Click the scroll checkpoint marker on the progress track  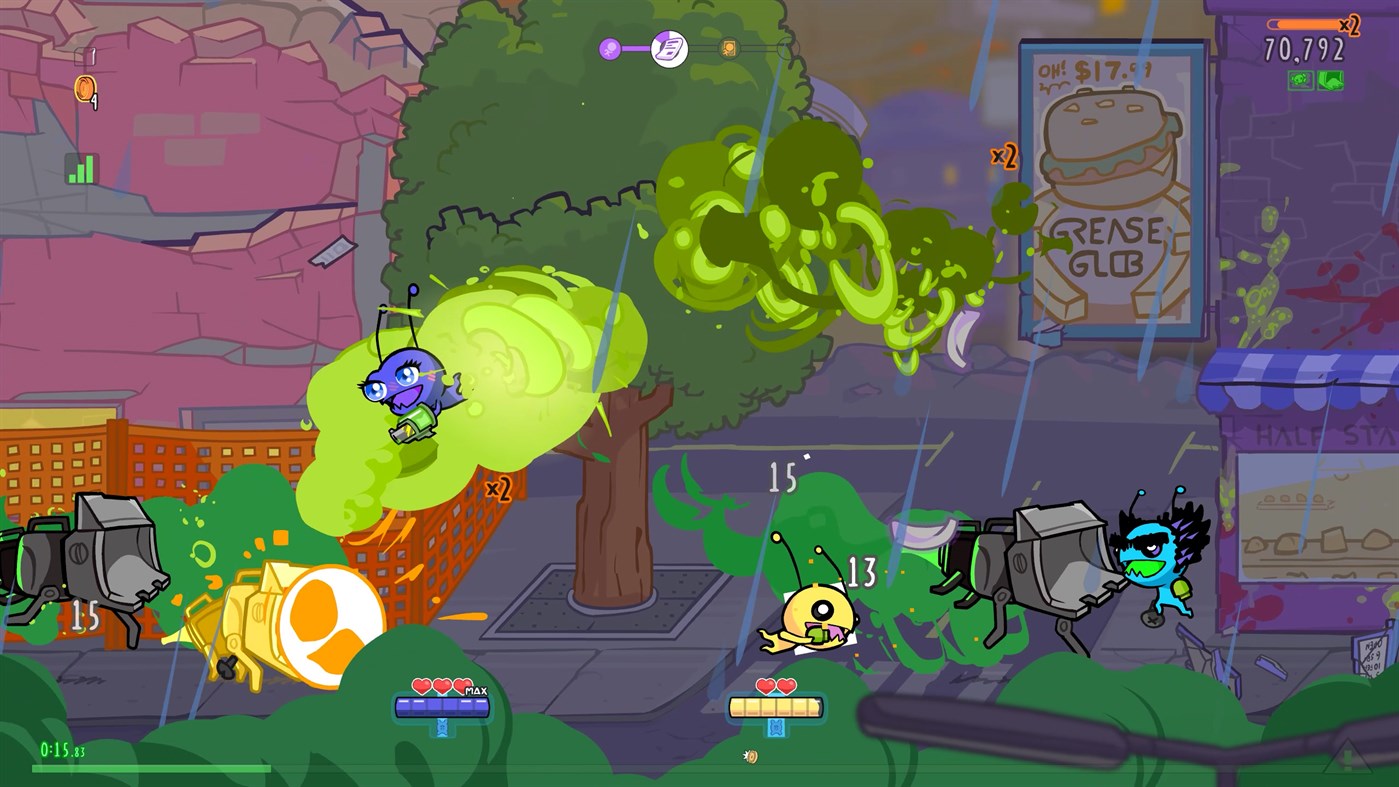click(668, 50)
